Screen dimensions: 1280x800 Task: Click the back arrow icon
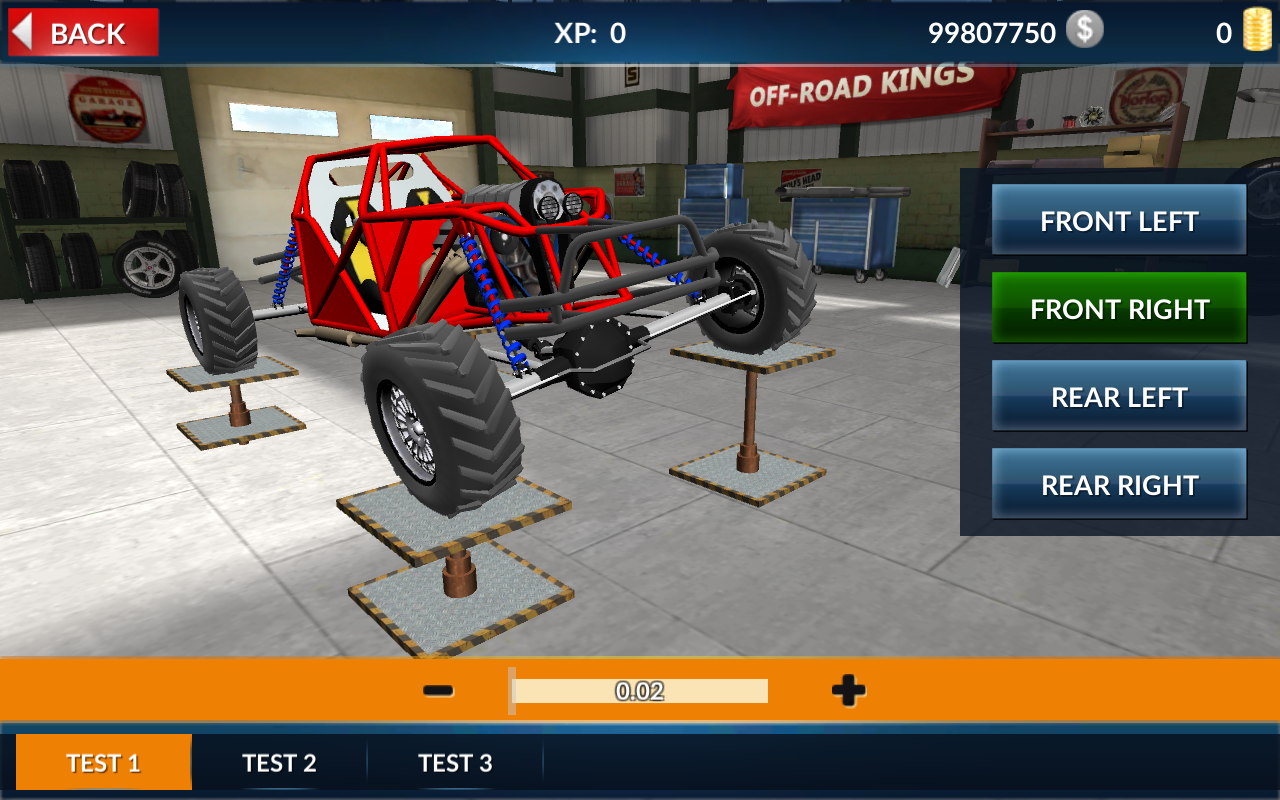click(25, 31)
